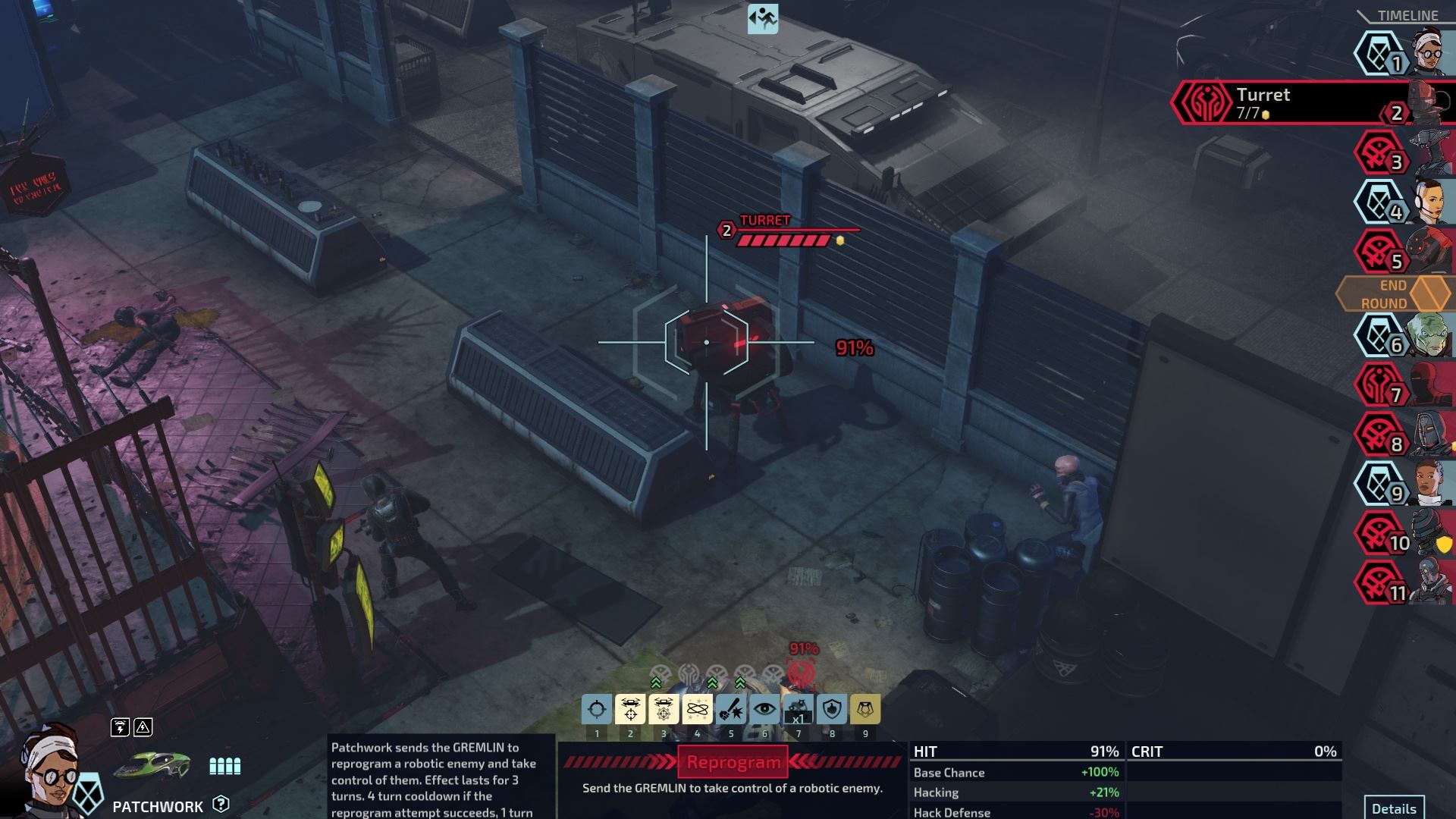This screenshot has width=1456, height=819.
Task: Select the Reprogram ability icon
Action: click(x=664, y=709)
